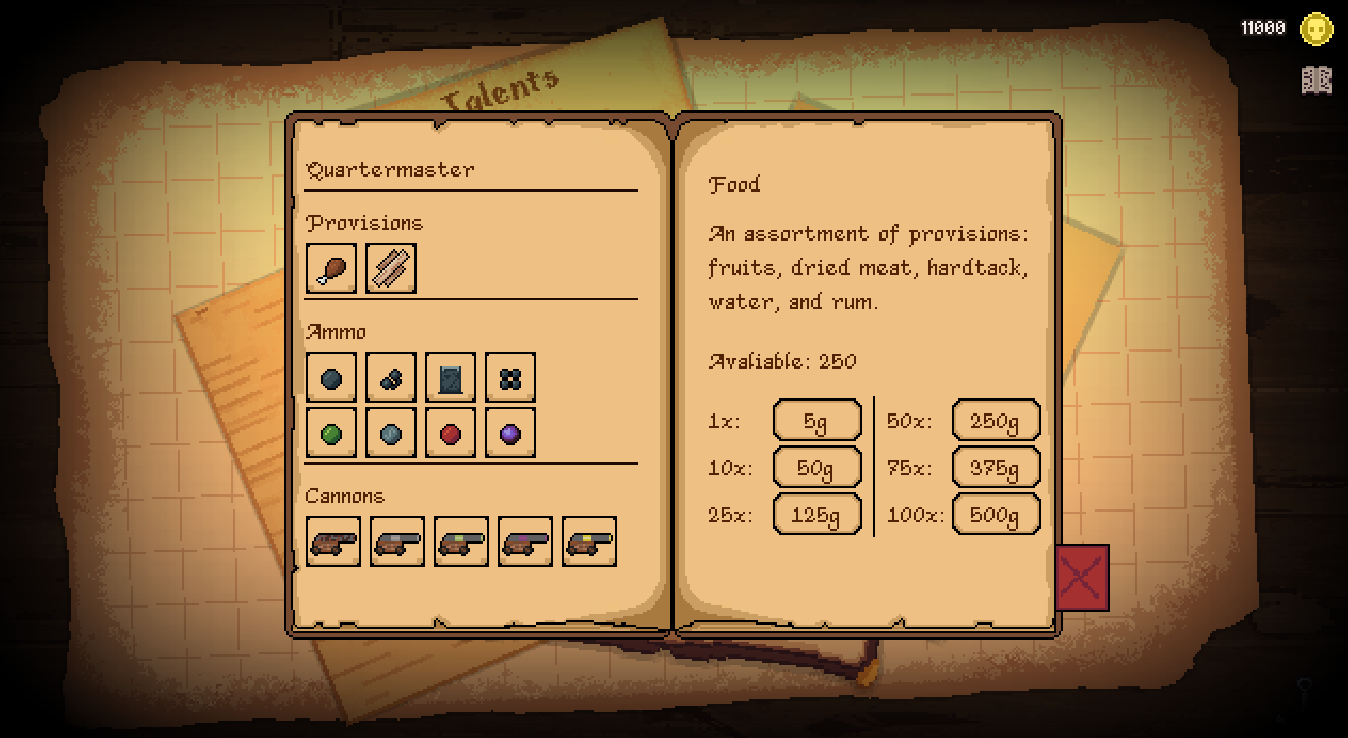Buy 100x food for 500g
This screenshot has width=1348, height=738.
click(x=995, y=514)
